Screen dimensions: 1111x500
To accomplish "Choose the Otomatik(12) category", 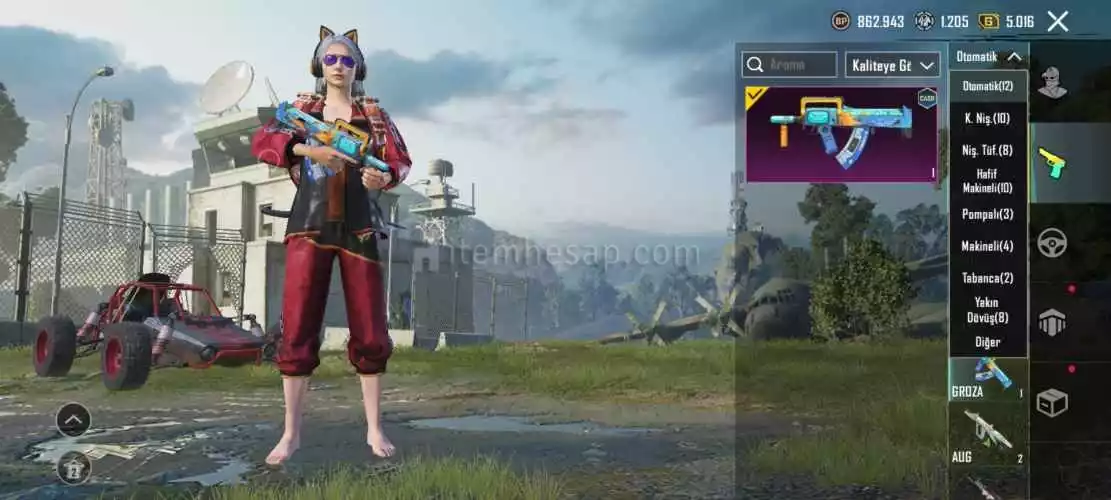I will tap(987, 86).
